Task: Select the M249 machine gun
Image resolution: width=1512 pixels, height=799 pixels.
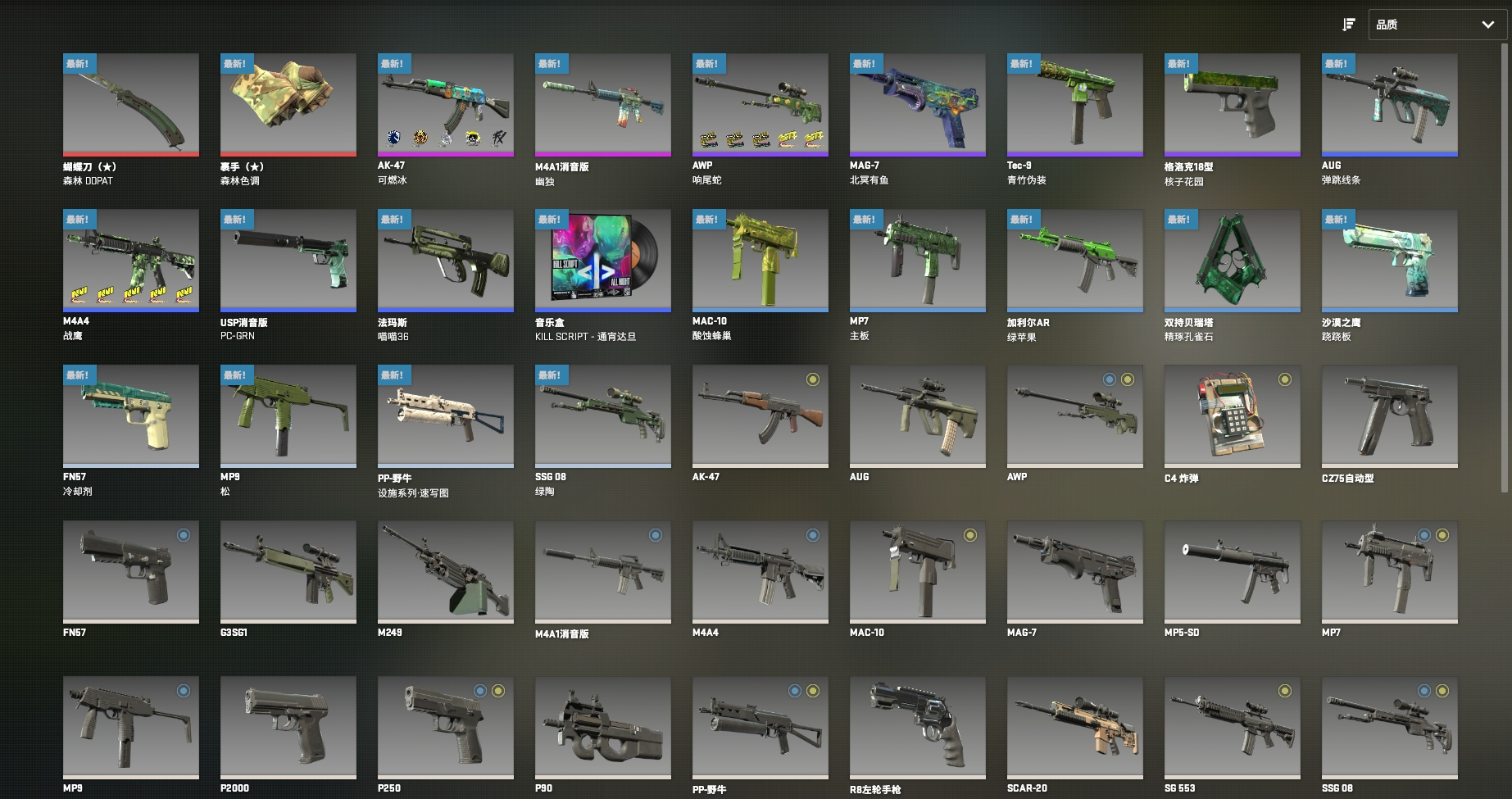Action: pos(446,571)
